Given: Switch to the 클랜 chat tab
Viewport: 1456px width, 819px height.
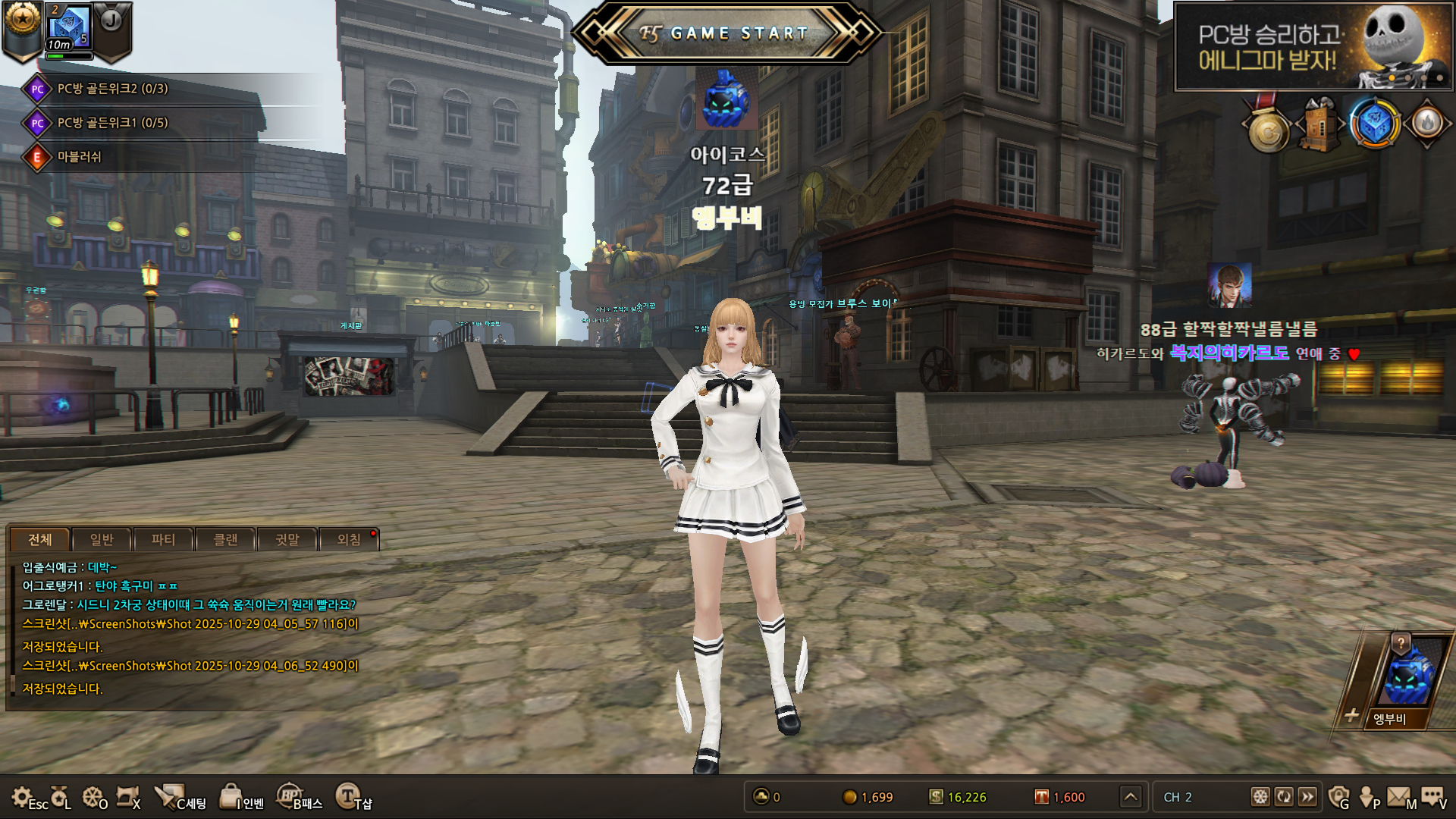Looking at the screenshot, I should pos(225,539).
